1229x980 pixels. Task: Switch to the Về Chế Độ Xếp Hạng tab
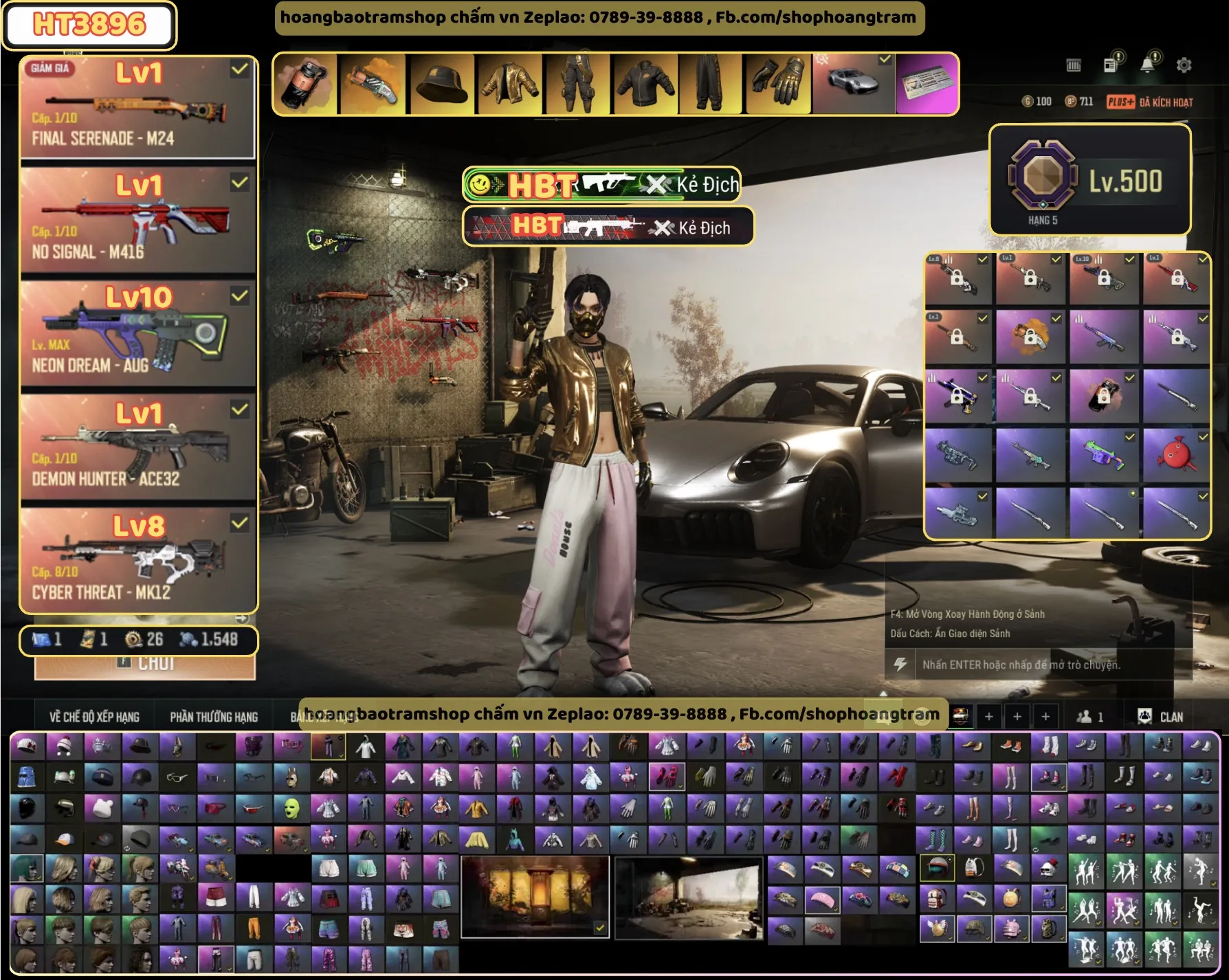pyautogui.click(x=94, y=717)
